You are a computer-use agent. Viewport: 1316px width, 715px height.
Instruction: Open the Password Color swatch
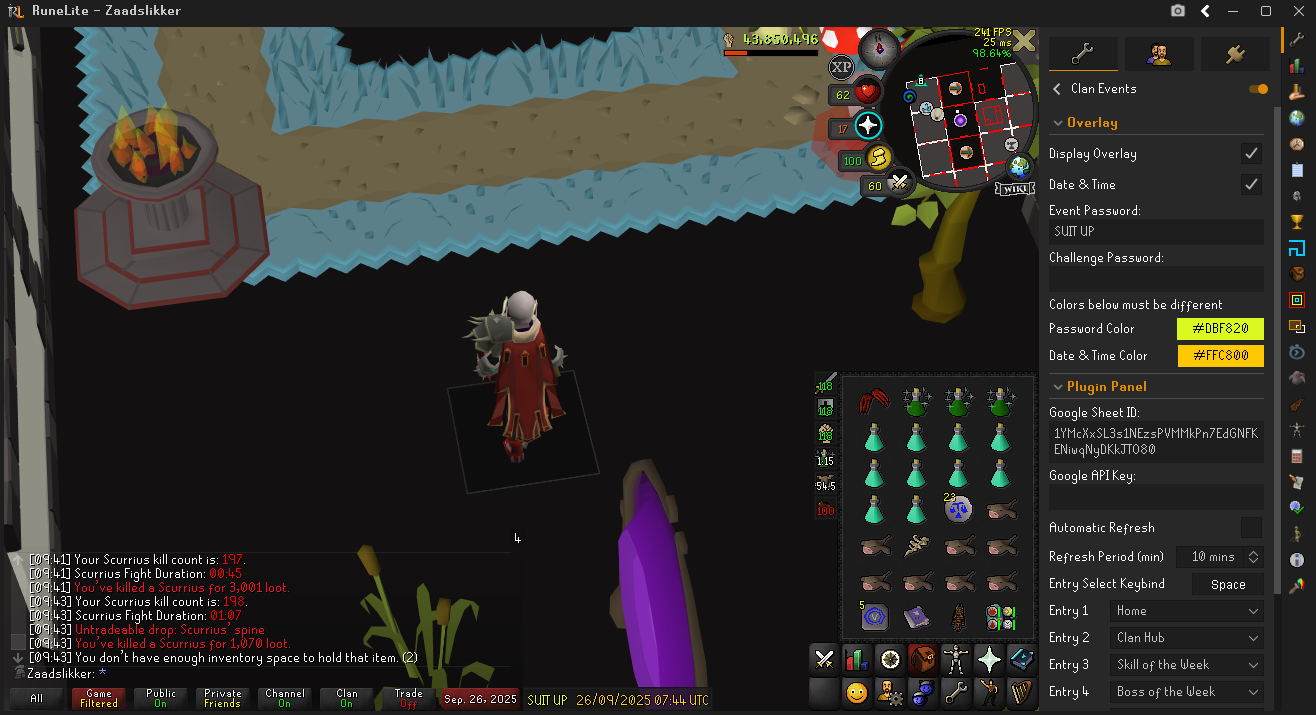pyautogui.click(x=1220, y=329)
